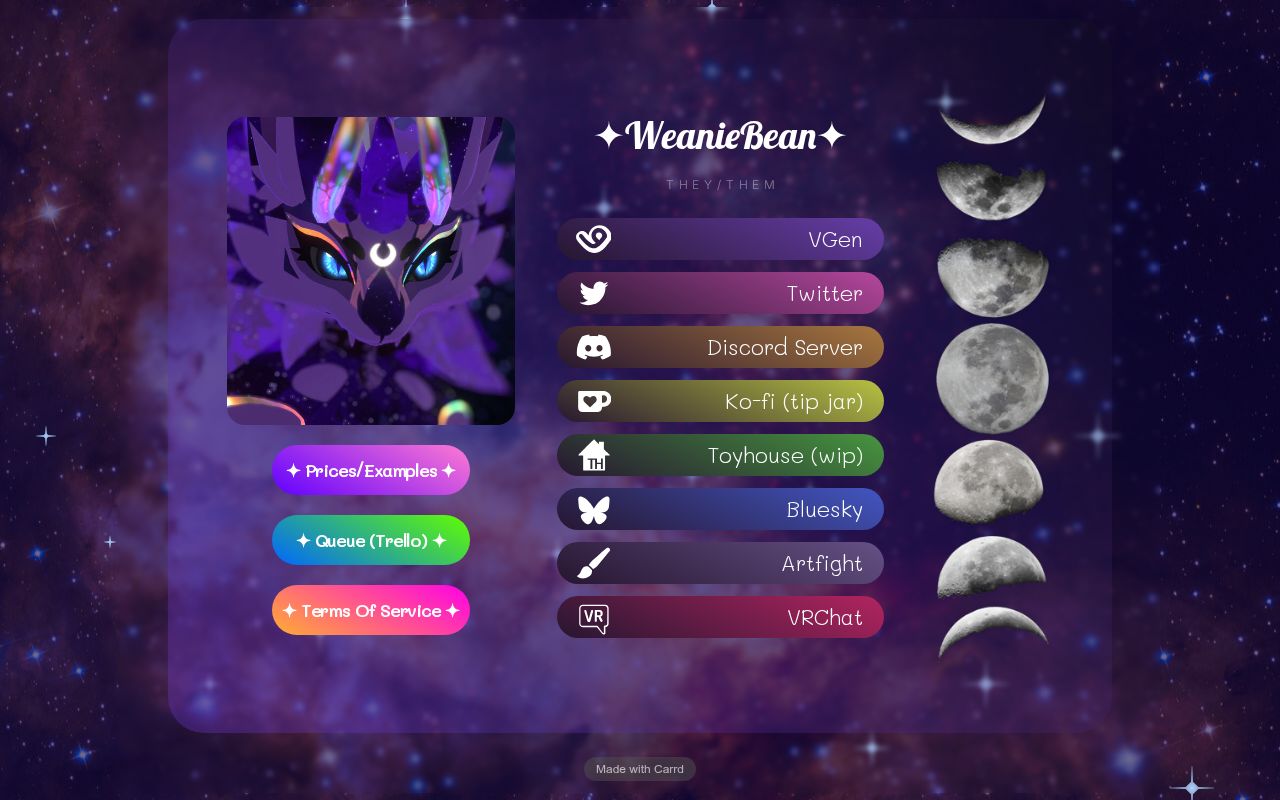
Task: Click the Prices/Examples button
Action: pos(371,470)
